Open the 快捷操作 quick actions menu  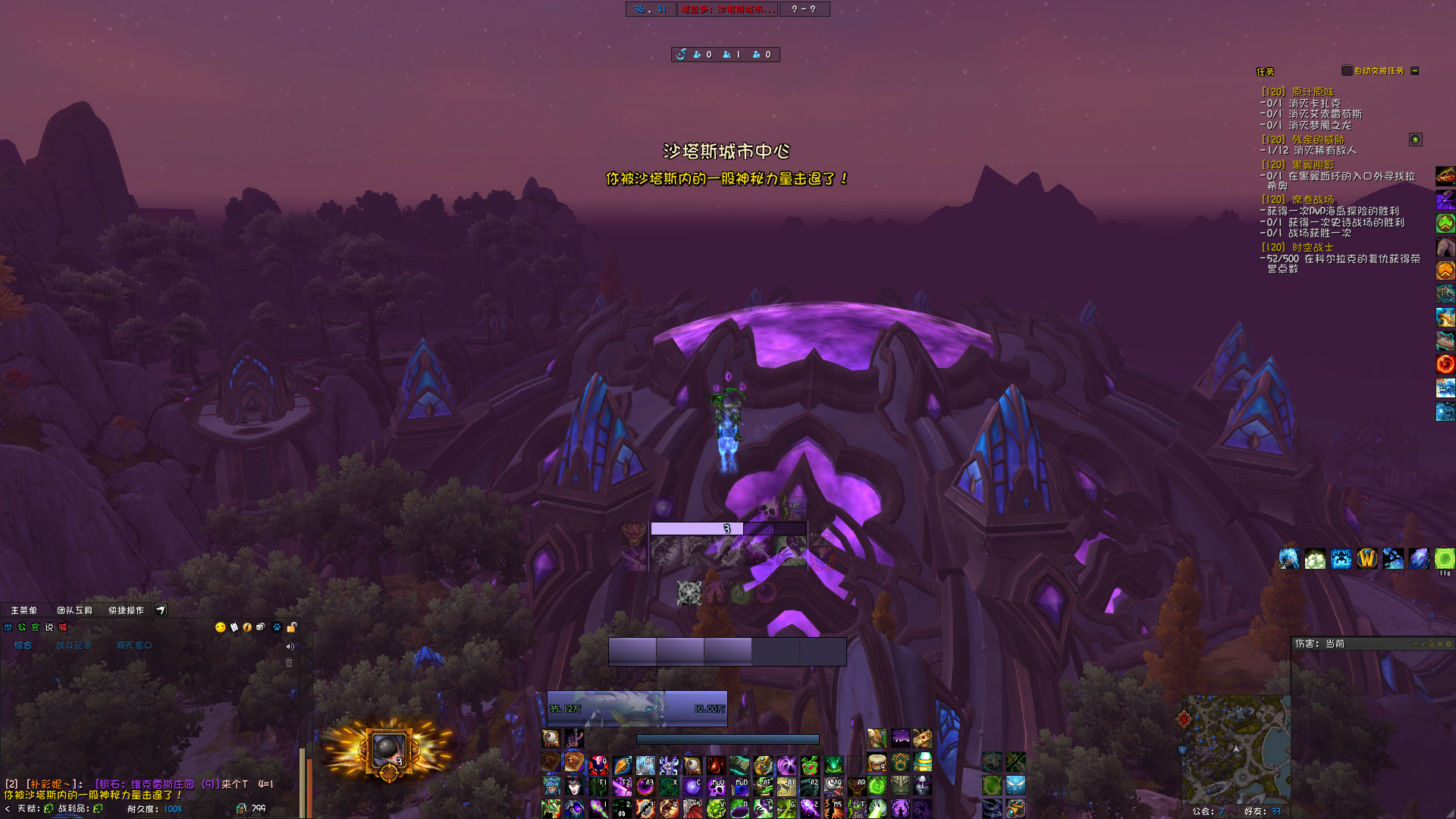126,610
